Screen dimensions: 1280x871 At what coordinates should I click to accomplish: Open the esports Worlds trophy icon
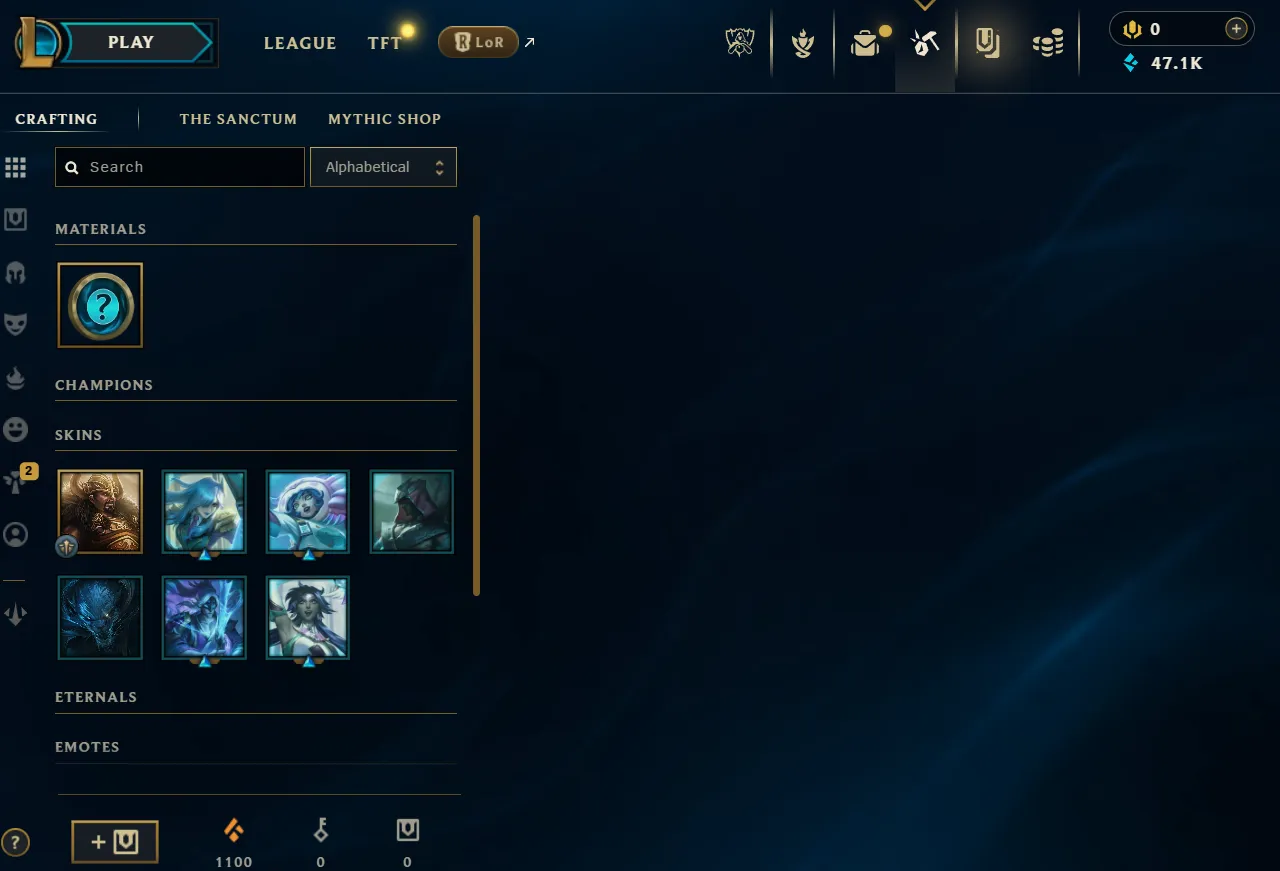[x=739, y=42]
